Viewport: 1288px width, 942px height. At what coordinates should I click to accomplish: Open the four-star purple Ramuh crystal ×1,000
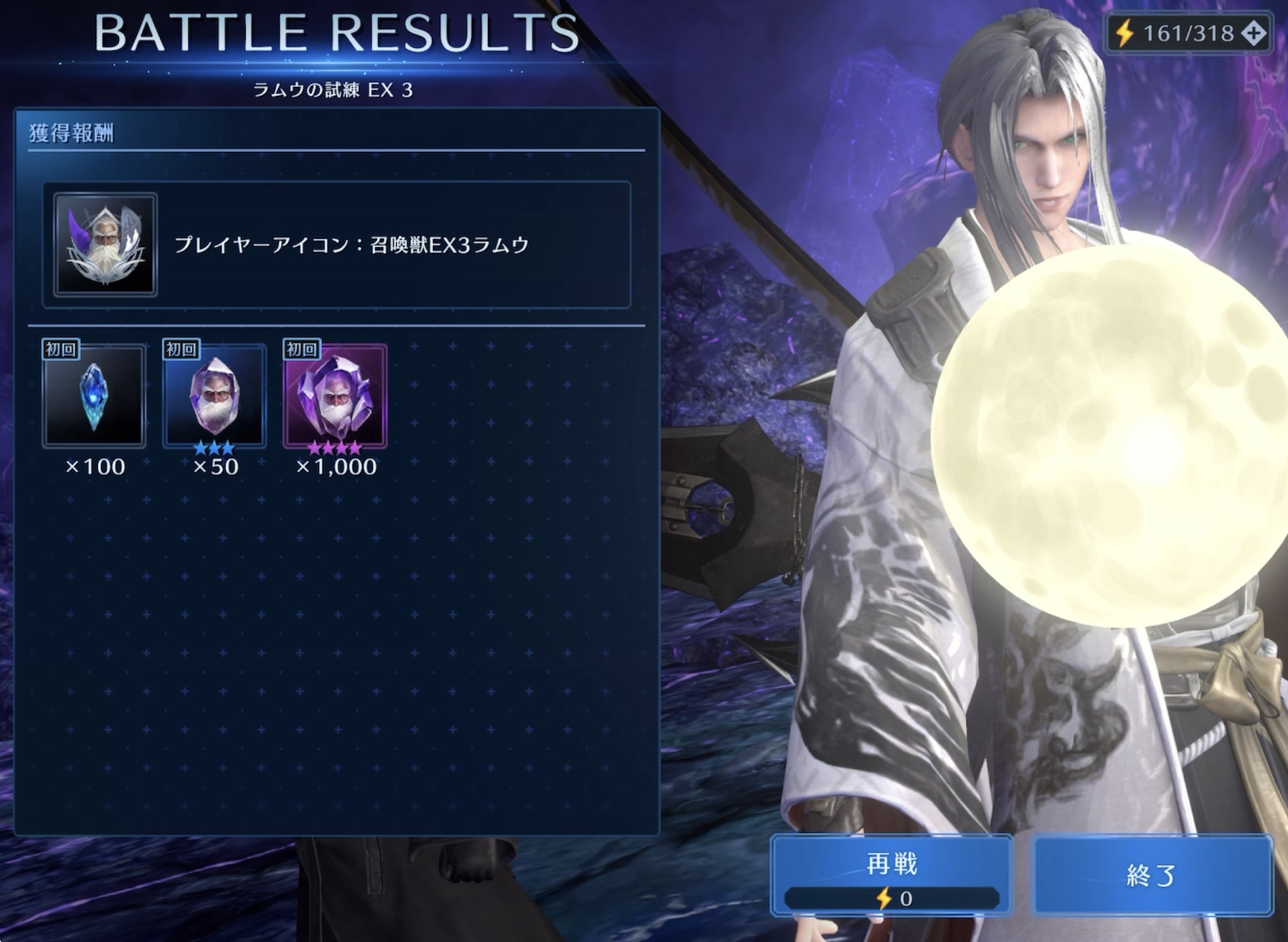335,396
